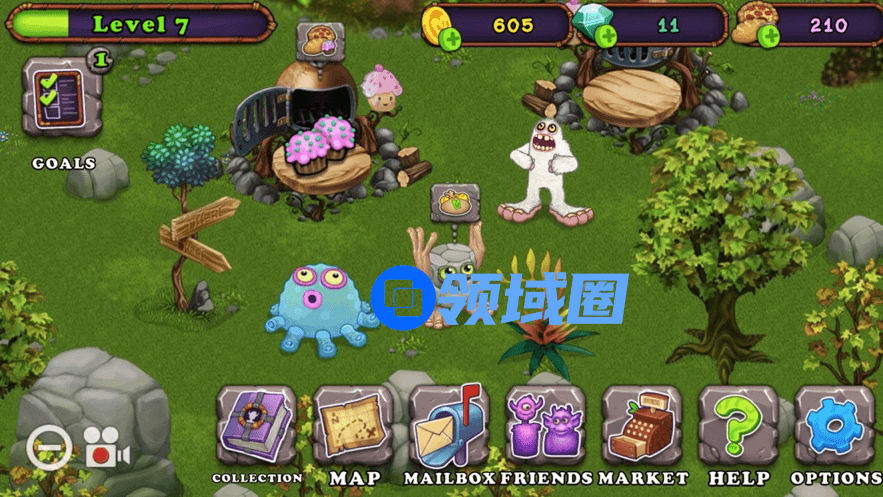883x497 pixels.
Task: Open the Options gear menu
Action: [835, 427]
